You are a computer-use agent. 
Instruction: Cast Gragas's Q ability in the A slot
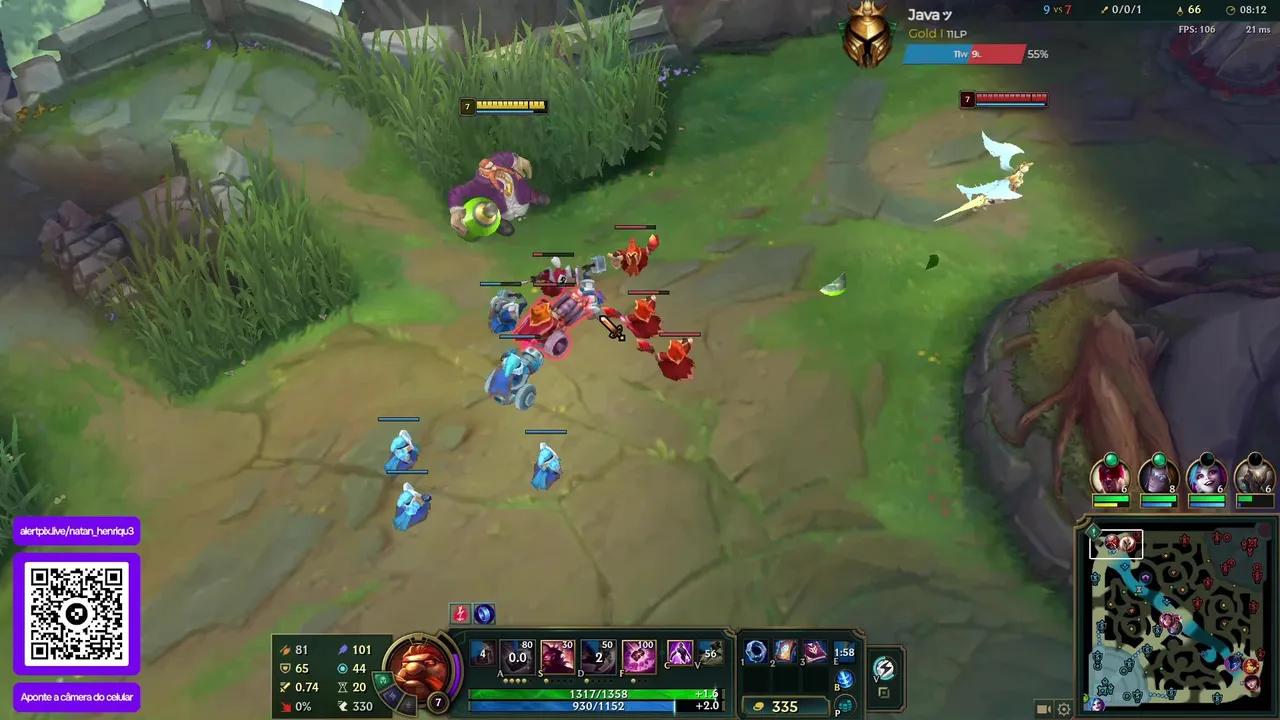point(515,655)
